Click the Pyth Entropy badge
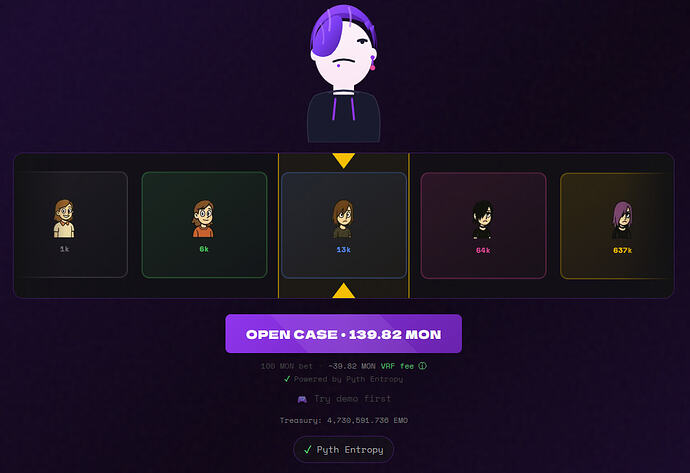 tap(343, 450)
